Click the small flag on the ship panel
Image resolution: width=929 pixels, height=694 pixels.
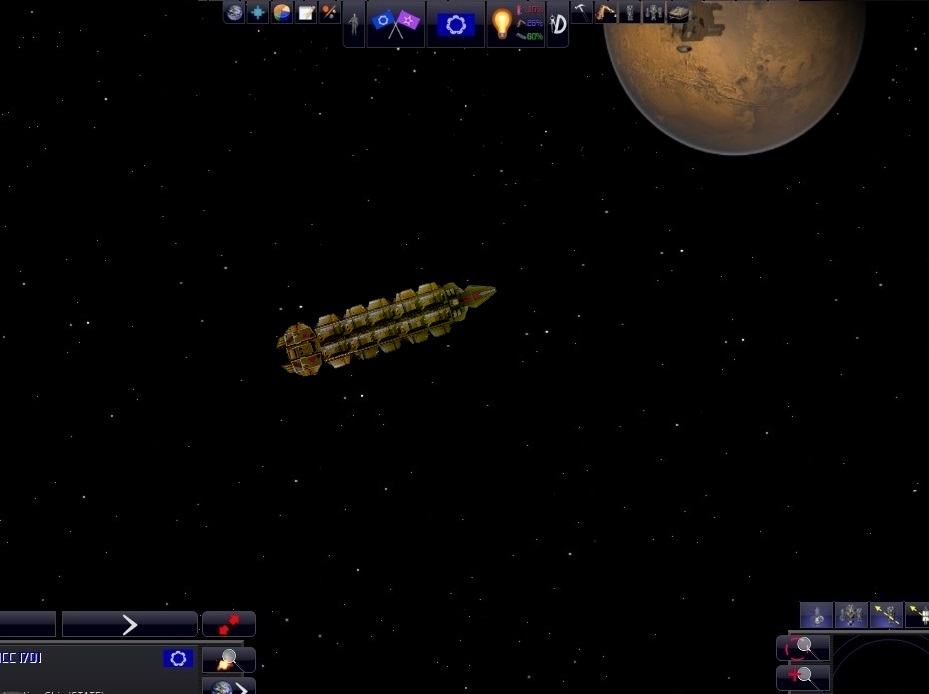(x=178, y=659)
